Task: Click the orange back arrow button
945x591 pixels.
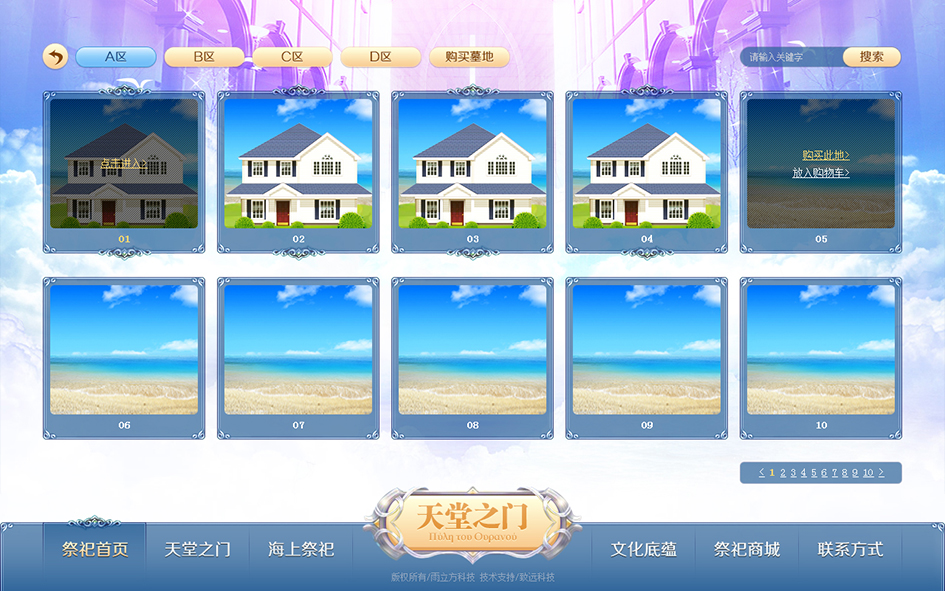Action: coord(55,57)
